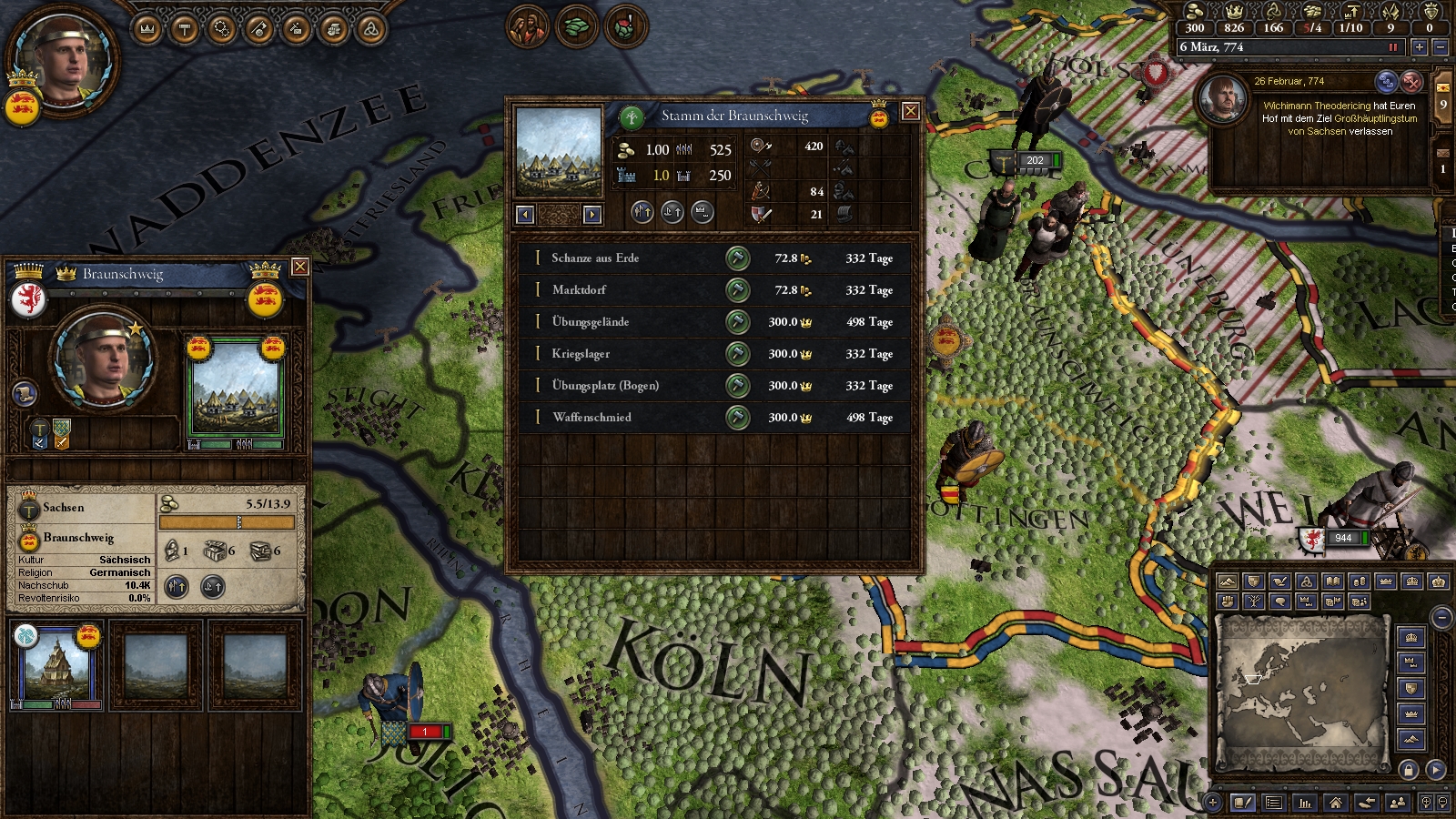The image size is (1456, 819).
Task: Decrease game speed with the minus button
Action: point(1440,47)
